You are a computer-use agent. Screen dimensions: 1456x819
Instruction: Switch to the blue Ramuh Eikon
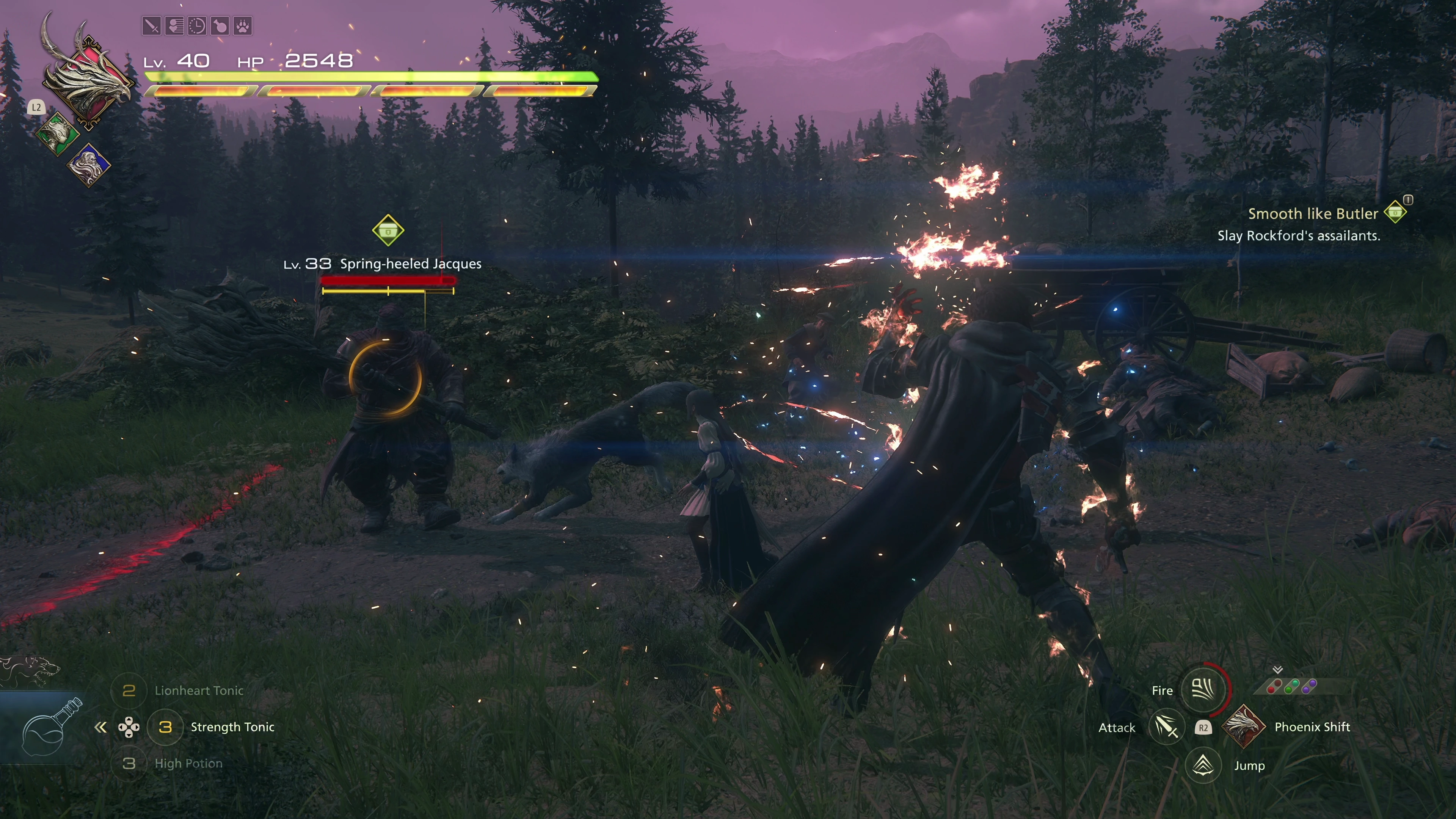[89, 165]
